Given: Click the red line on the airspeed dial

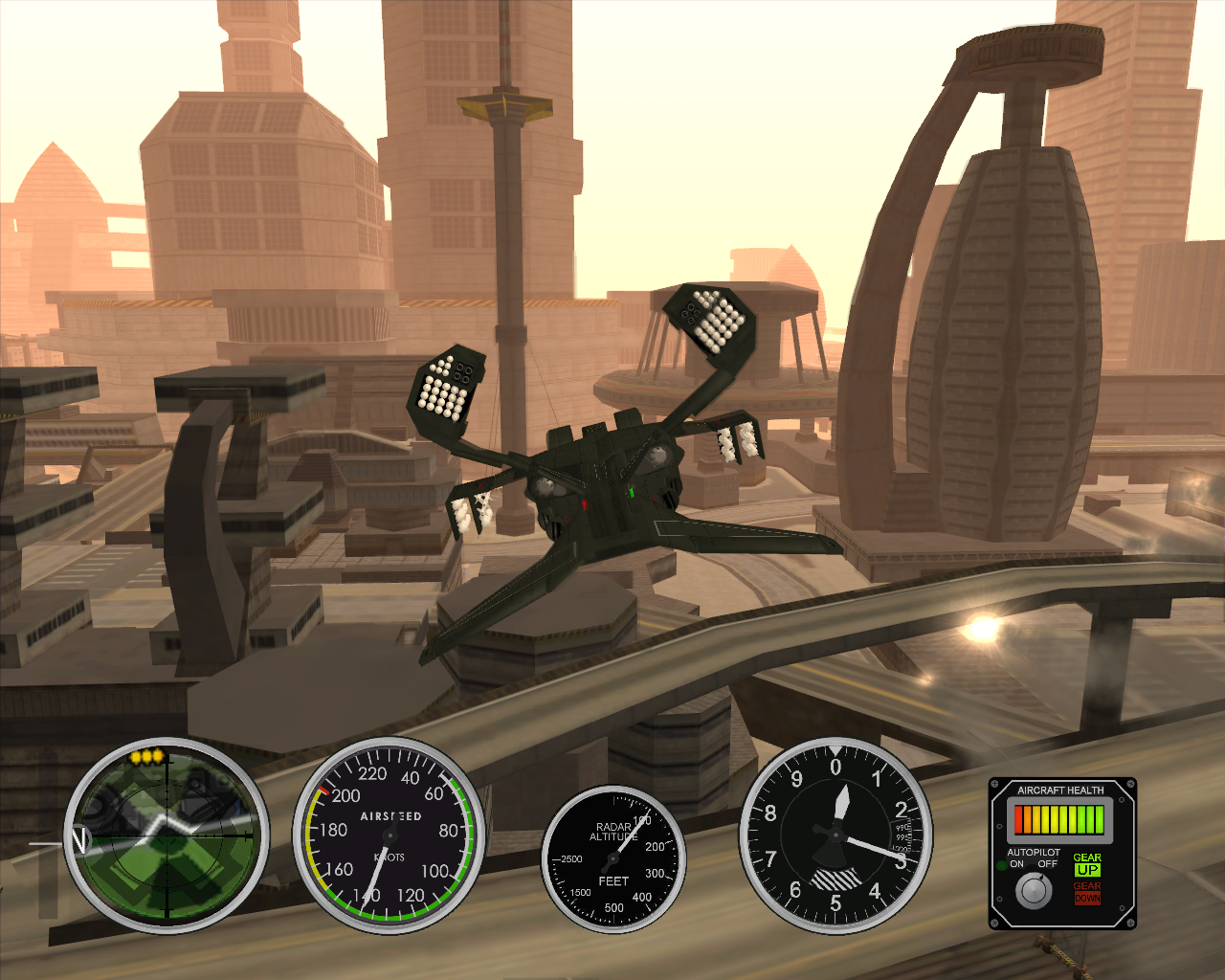Looking at the screenshot, I should [324, 790].
